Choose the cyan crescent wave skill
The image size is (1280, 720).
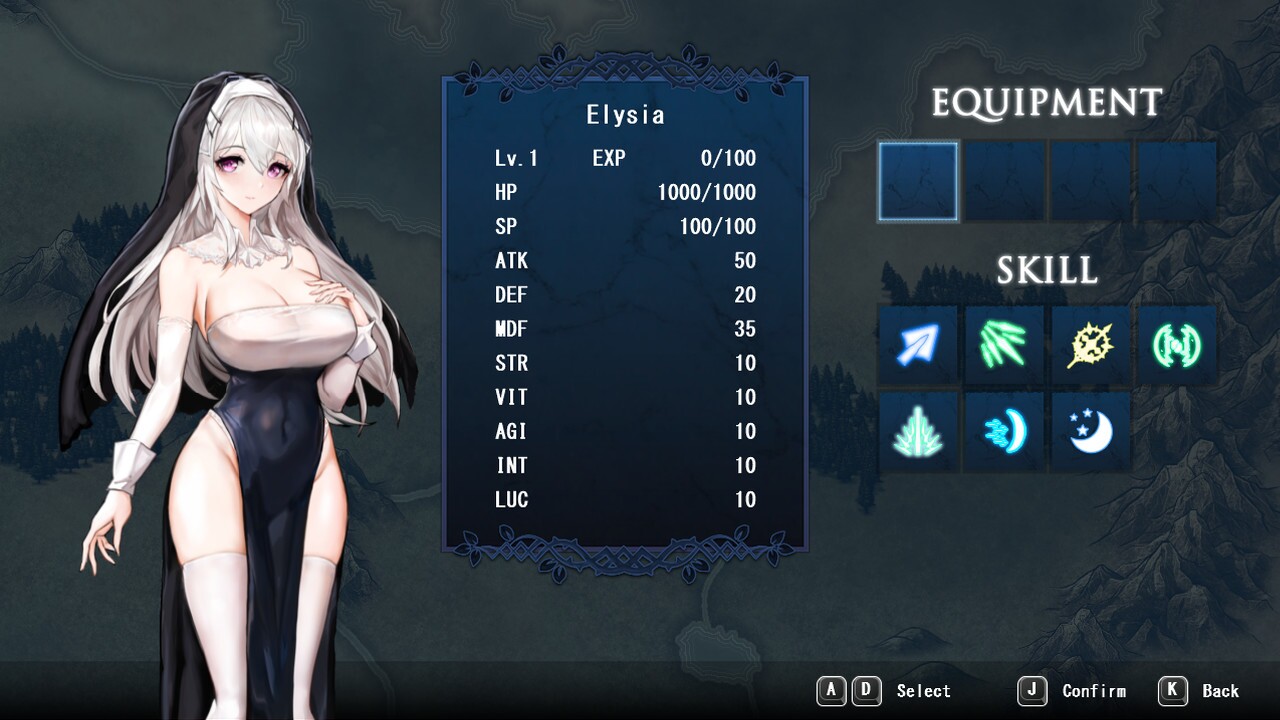click(x=1004, y=432)
